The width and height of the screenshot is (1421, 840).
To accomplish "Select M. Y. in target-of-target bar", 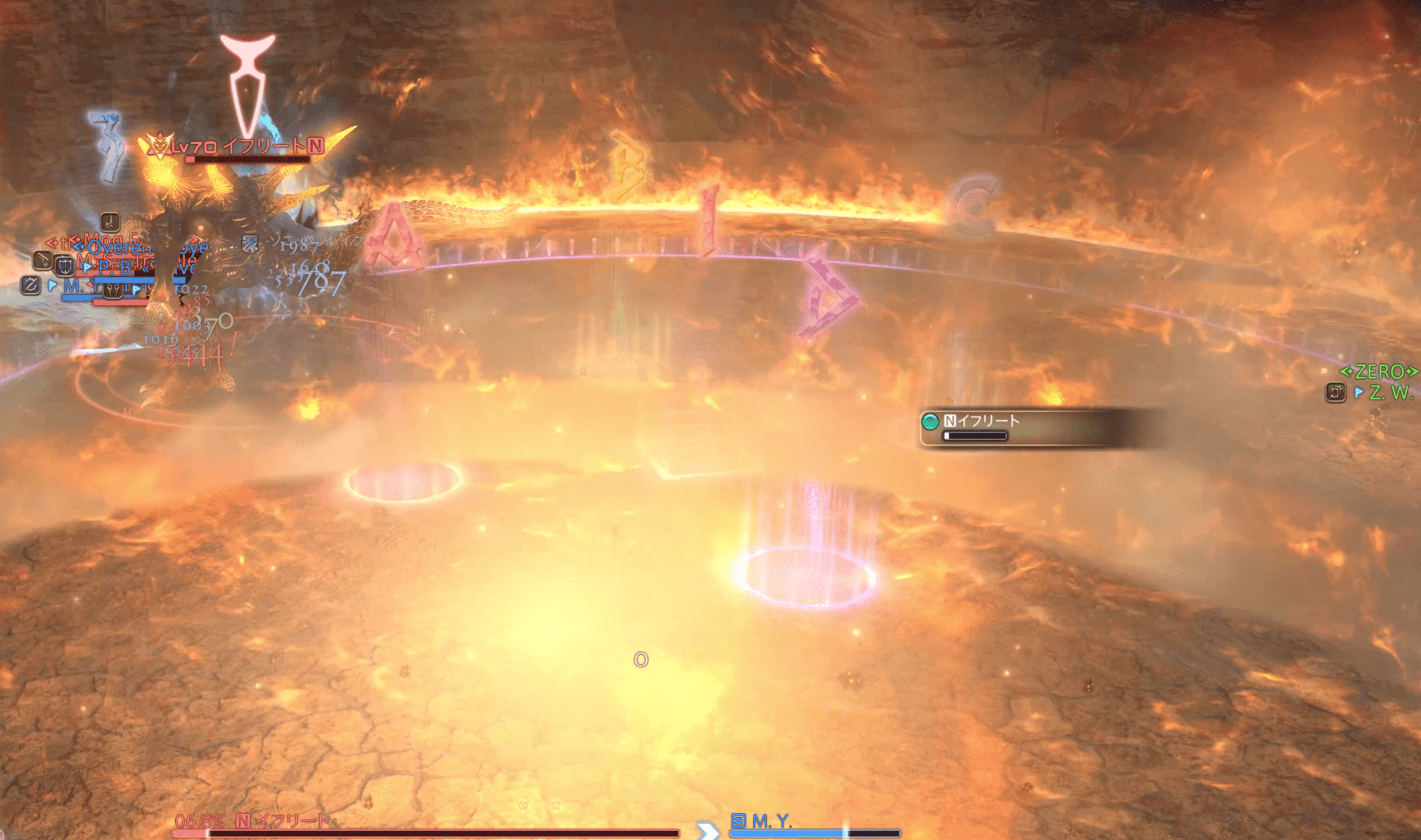I will 771,822.
